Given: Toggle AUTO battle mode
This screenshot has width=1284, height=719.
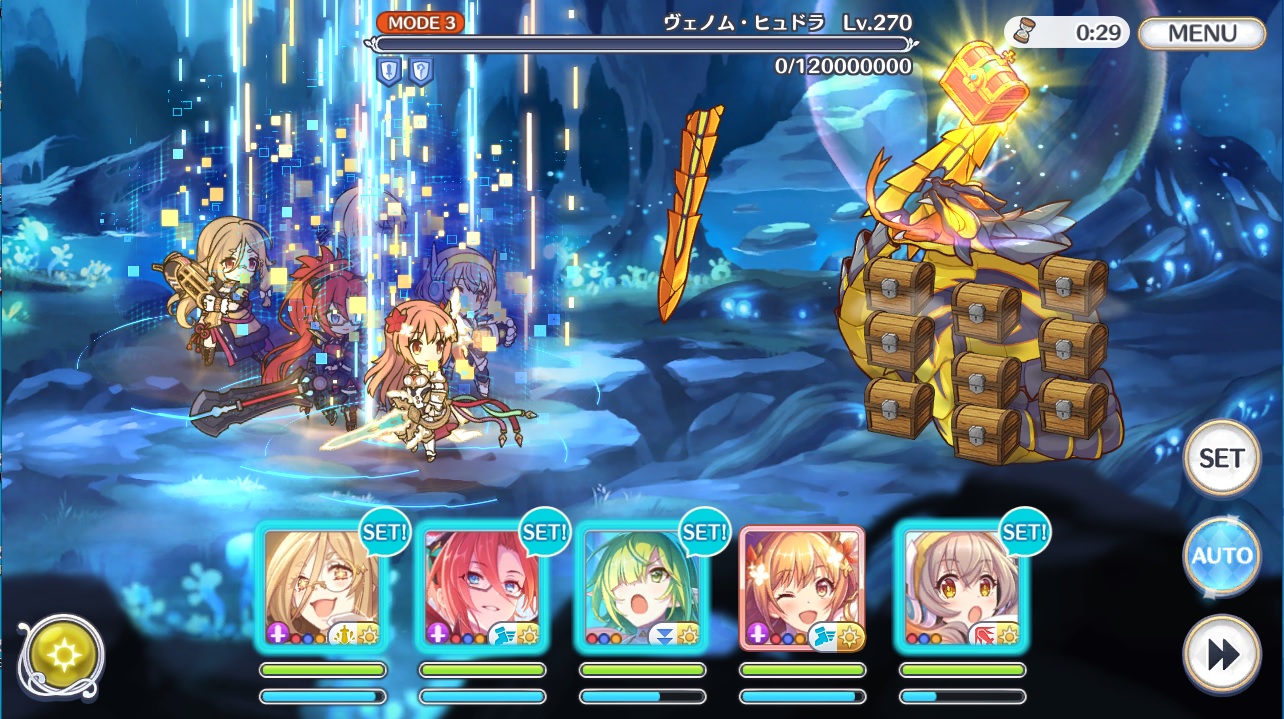Looking at the screenshot, I should coord(1221,556).
